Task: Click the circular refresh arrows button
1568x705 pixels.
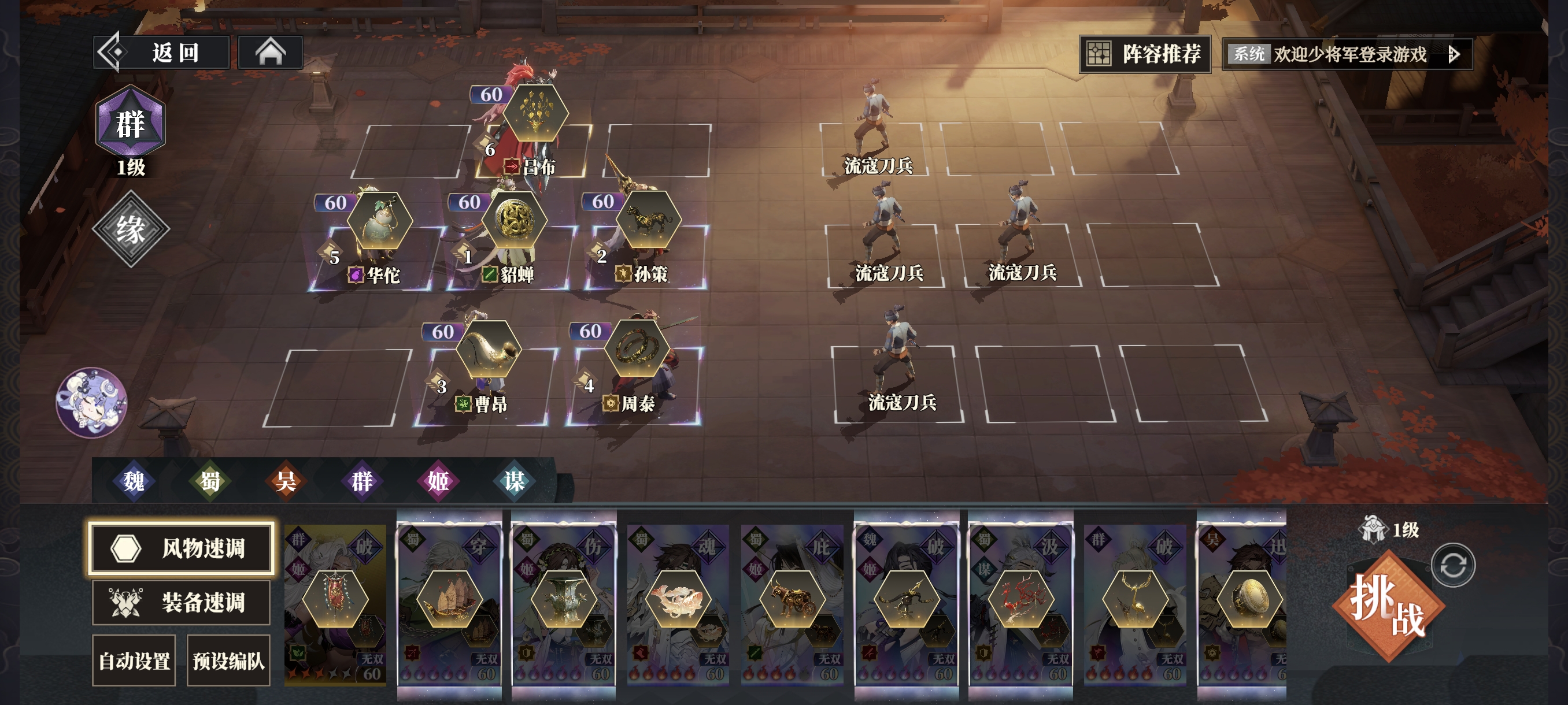Action: tap(1453, 565)
